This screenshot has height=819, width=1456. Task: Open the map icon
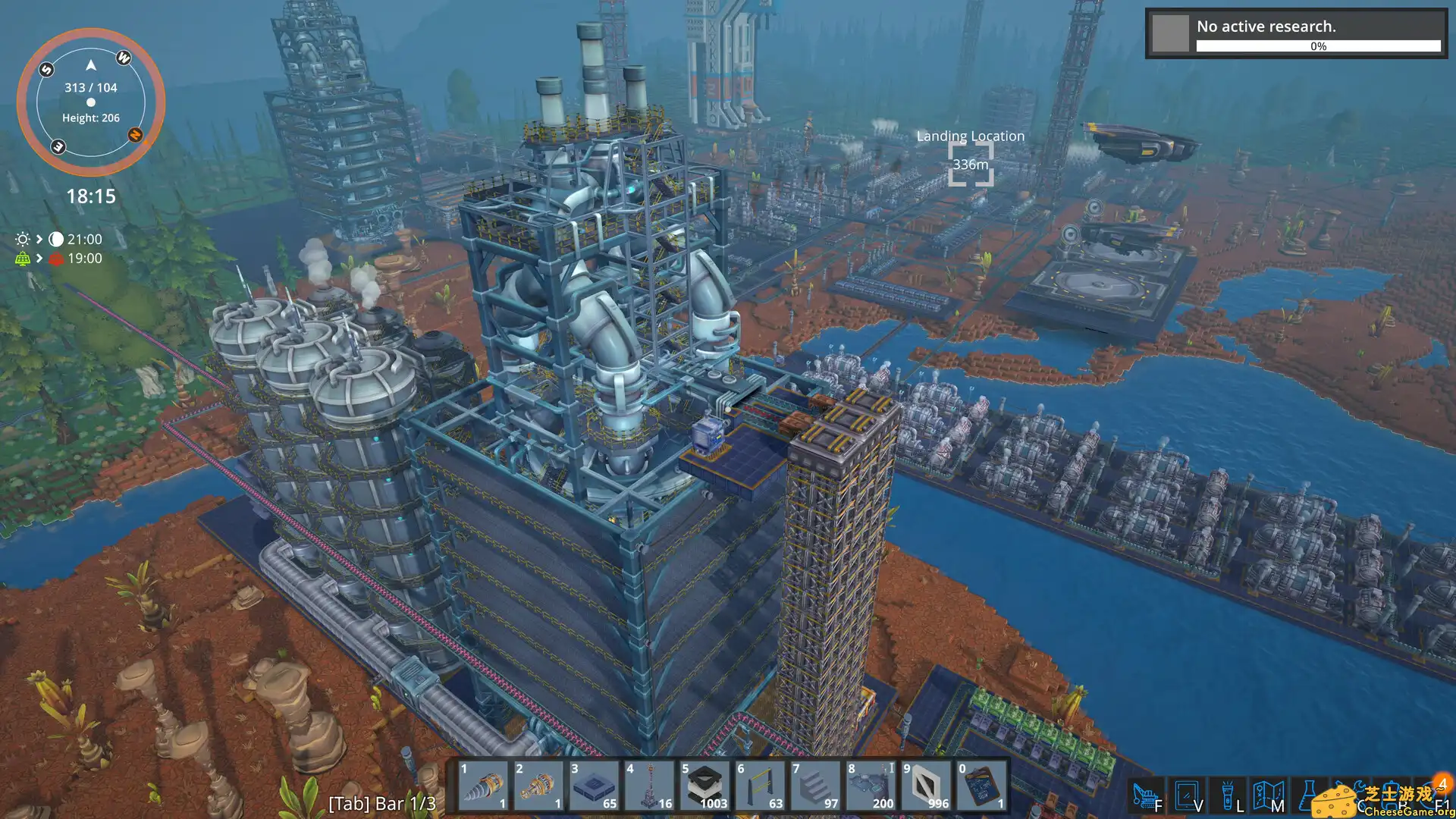[1267, 796]
